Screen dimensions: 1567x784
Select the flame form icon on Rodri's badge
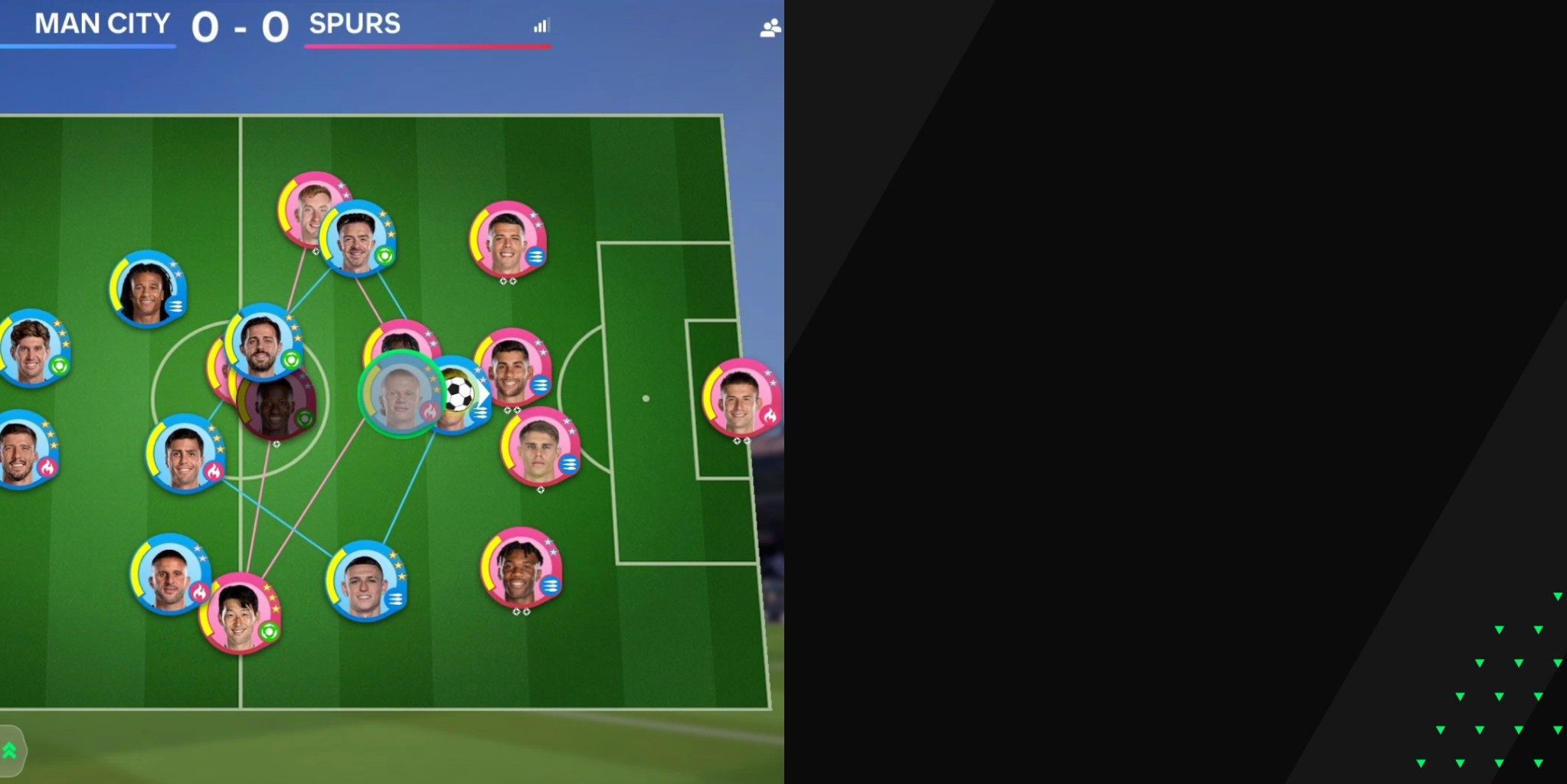pos(214,470)
